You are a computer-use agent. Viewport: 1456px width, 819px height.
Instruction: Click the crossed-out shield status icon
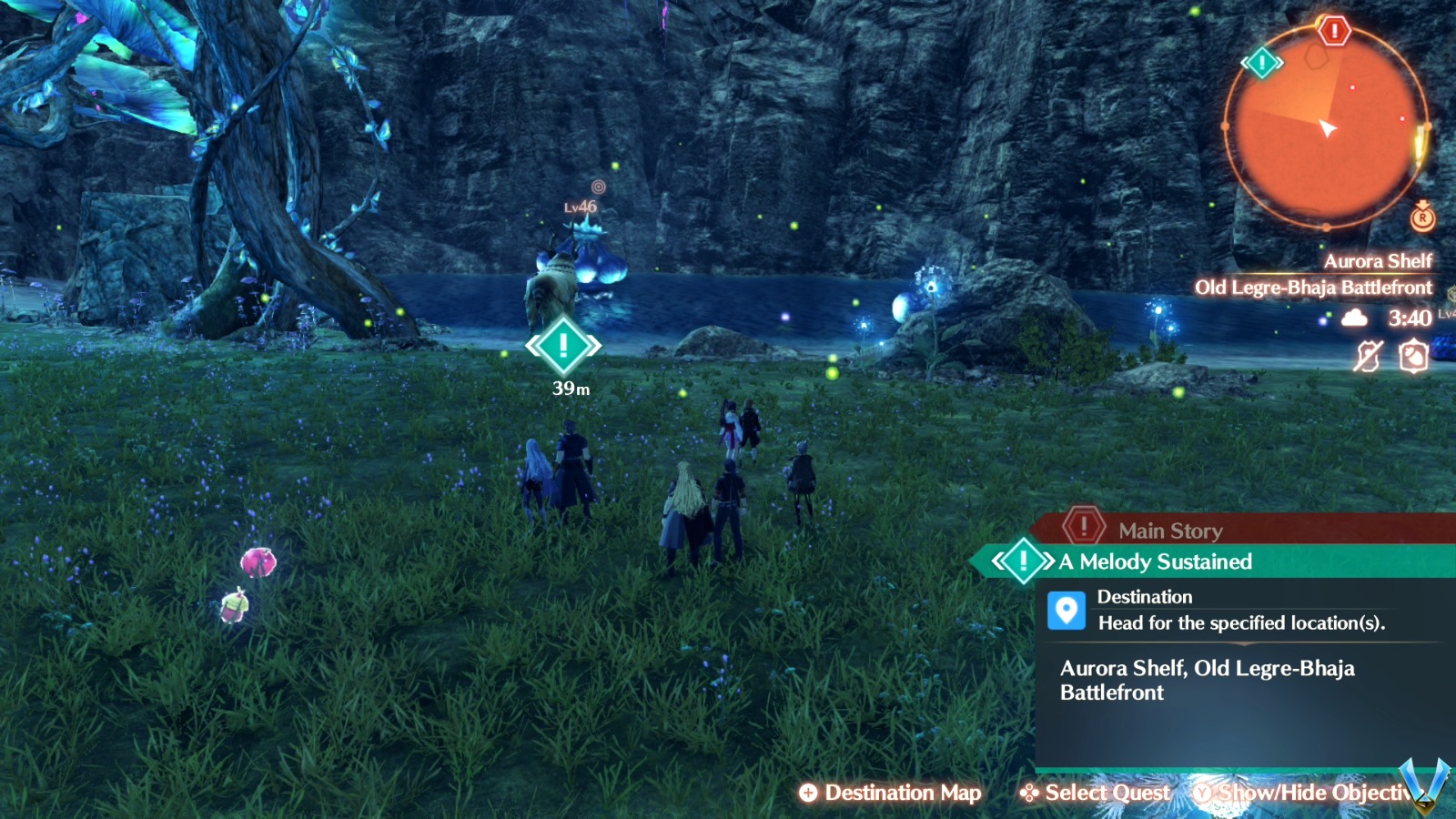pyautogui.click(x=1369, y=356)
